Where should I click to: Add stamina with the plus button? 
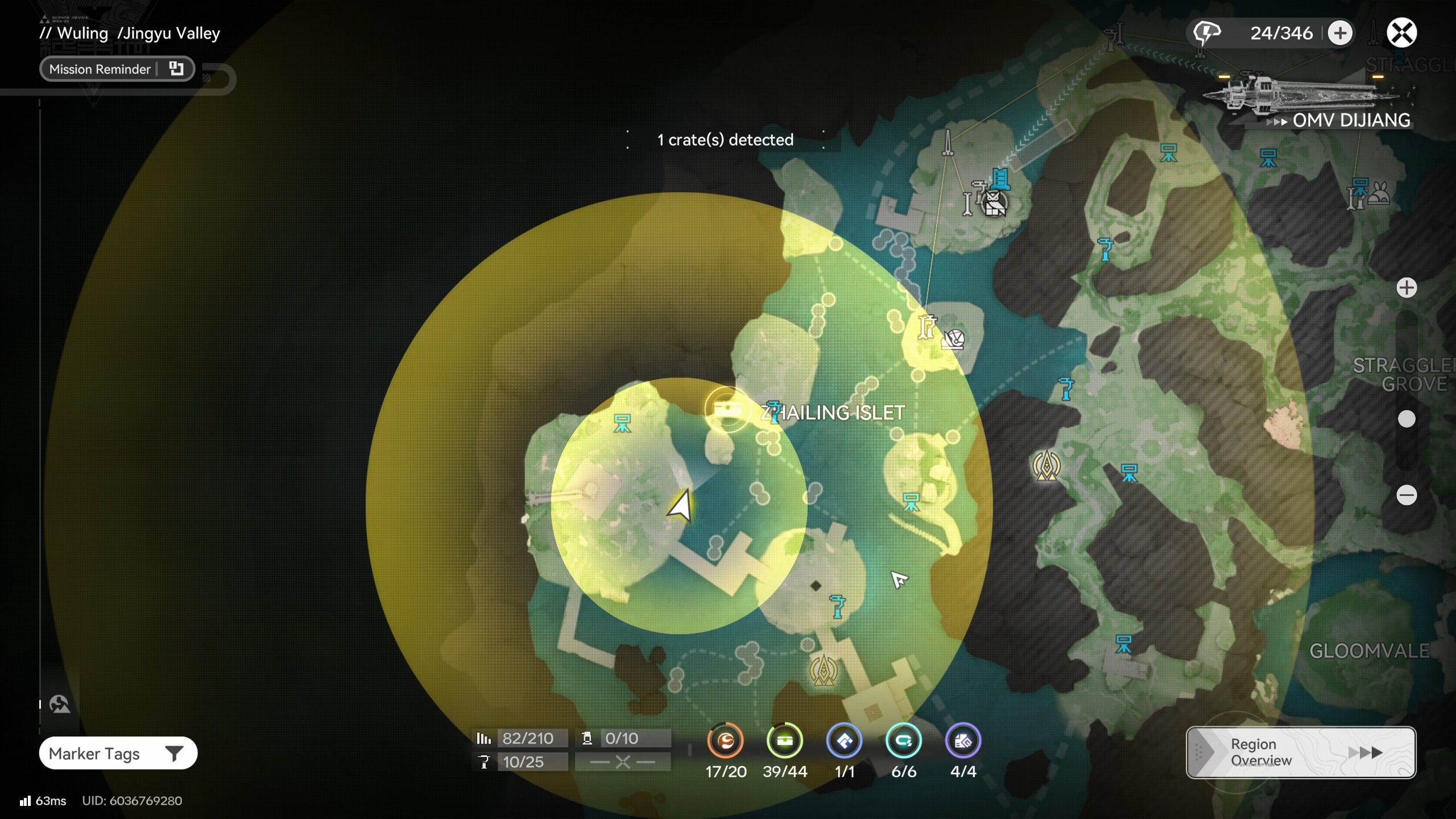(1340, 33)
